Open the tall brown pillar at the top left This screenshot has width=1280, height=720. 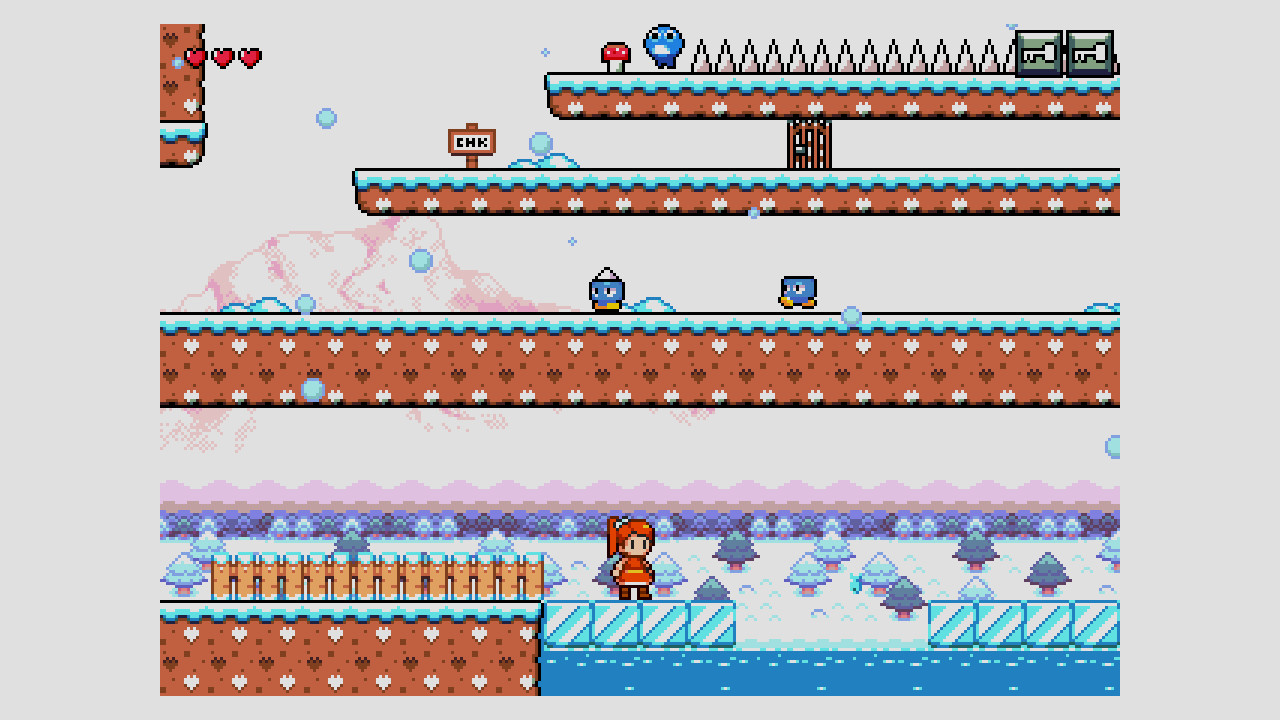point(178,80)
